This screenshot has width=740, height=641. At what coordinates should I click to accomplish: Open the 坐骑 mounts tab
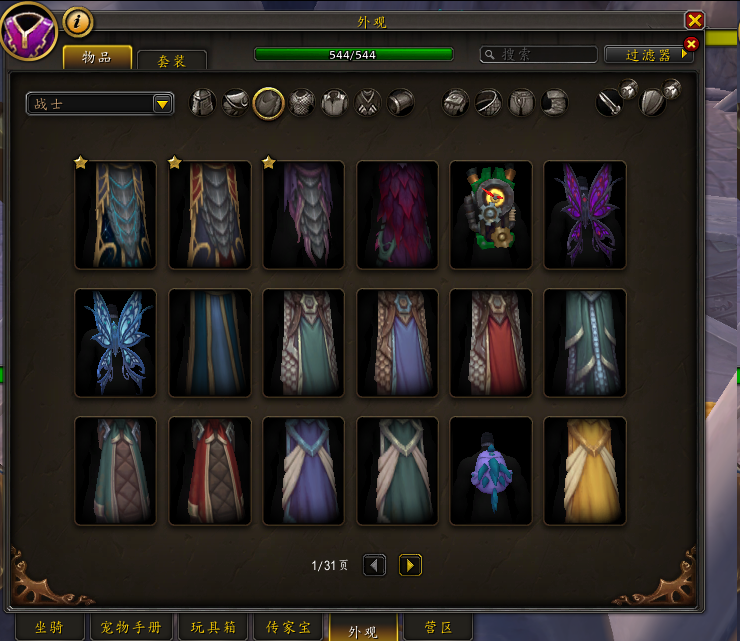coord(48,628)
